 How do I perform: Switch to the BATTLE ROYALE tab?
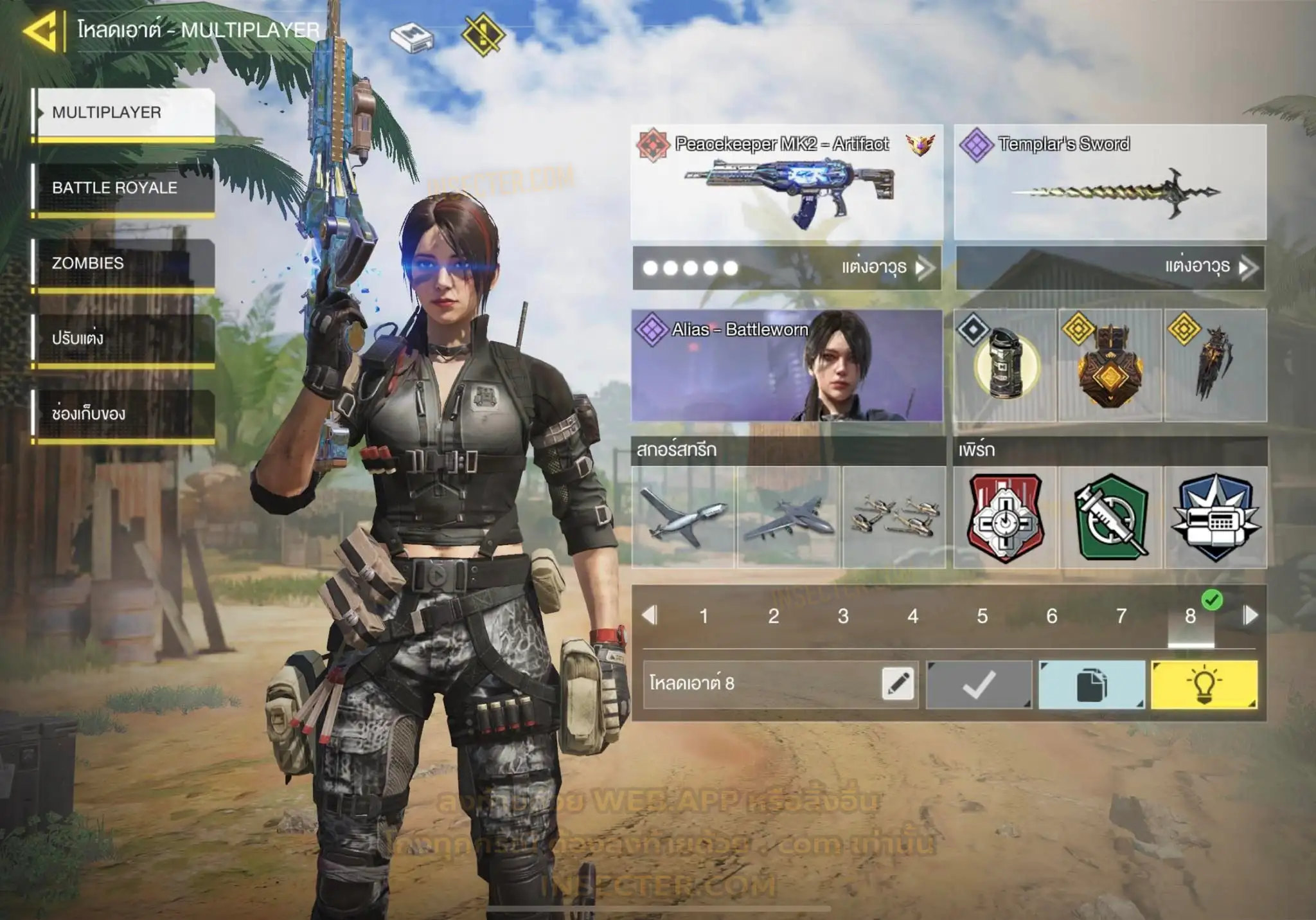tap(123, 188)
